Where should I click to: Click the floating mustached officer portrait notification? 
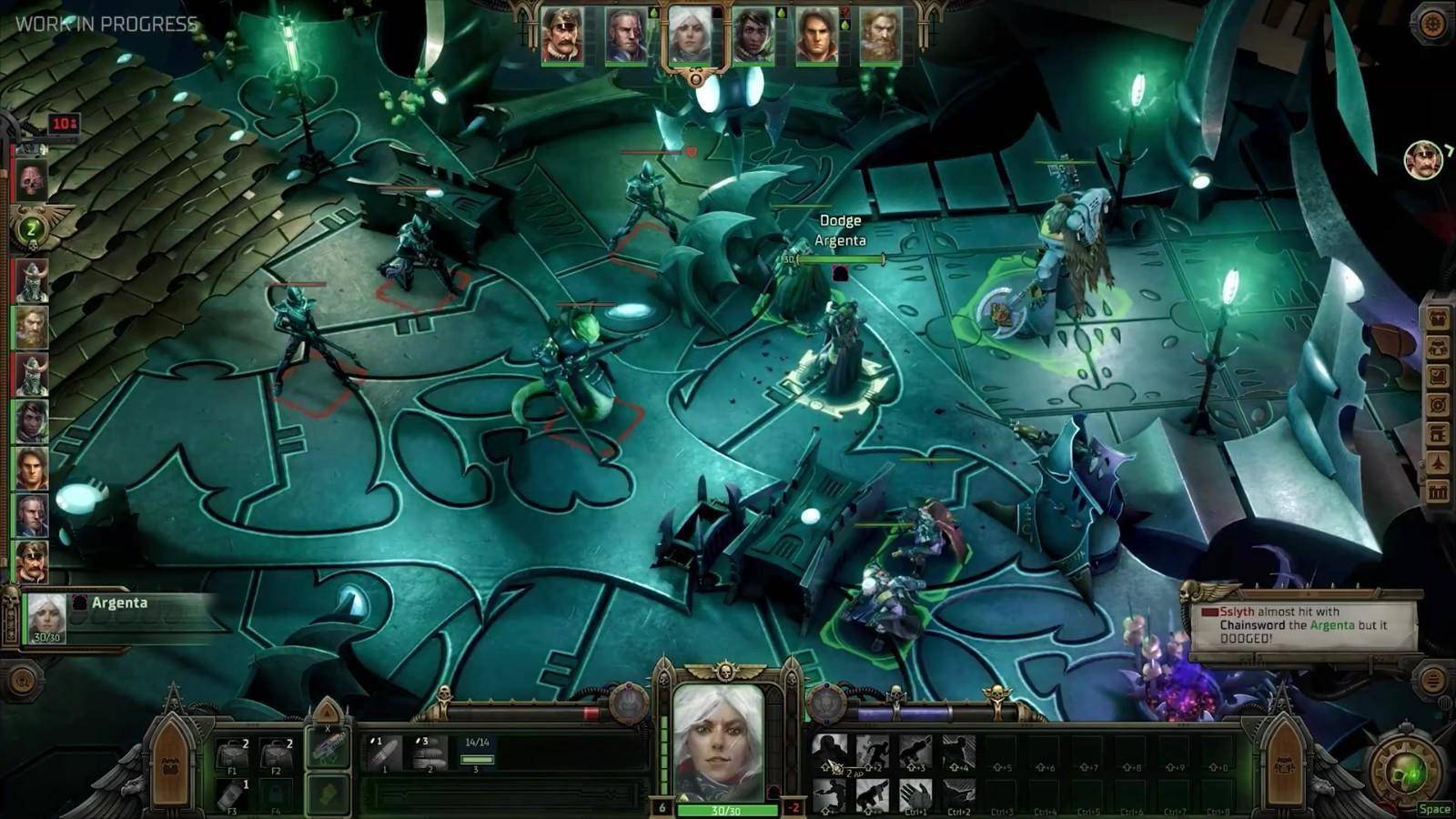coord(1422,161)
